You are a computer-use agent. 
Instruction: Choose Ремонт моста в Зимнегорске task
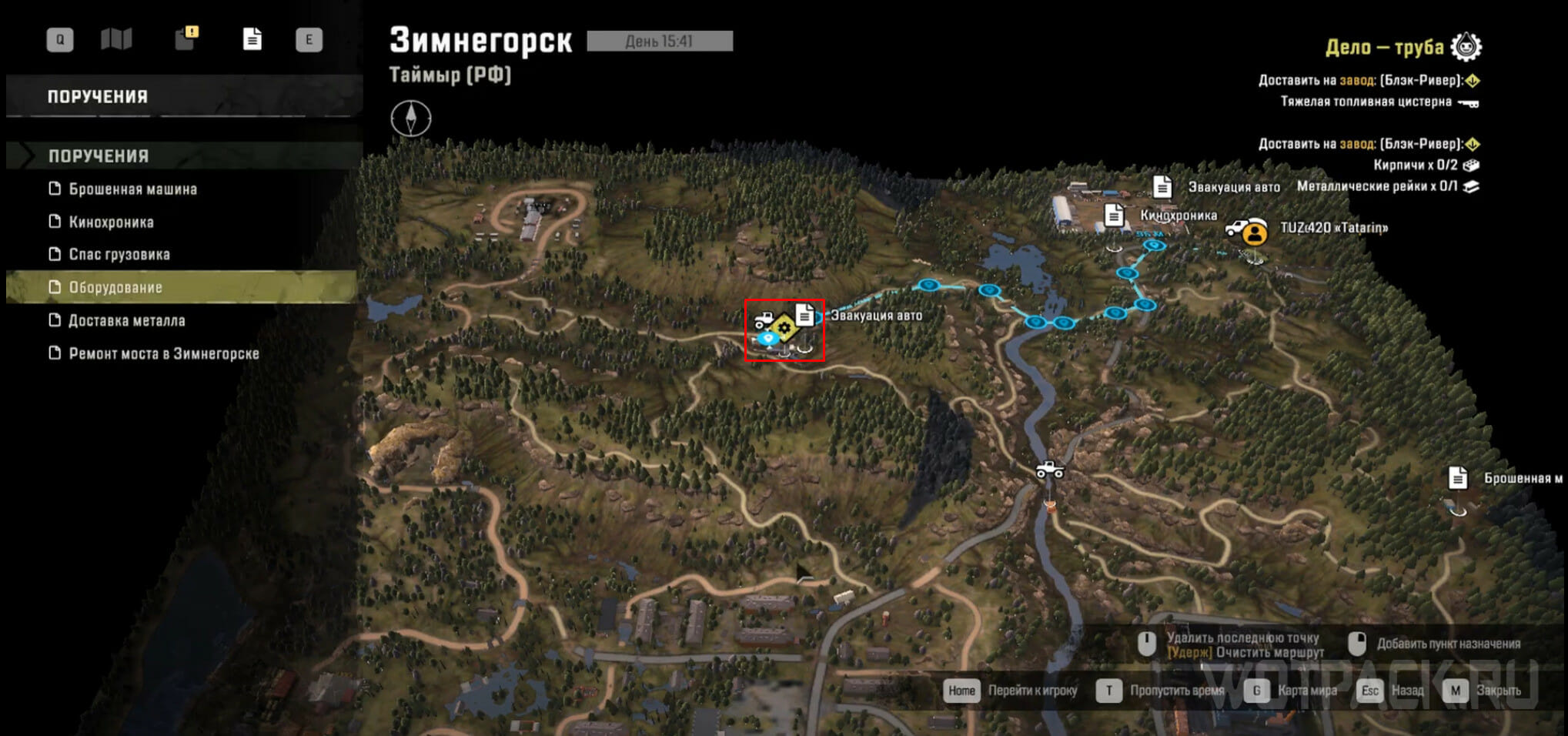(163, 353)
